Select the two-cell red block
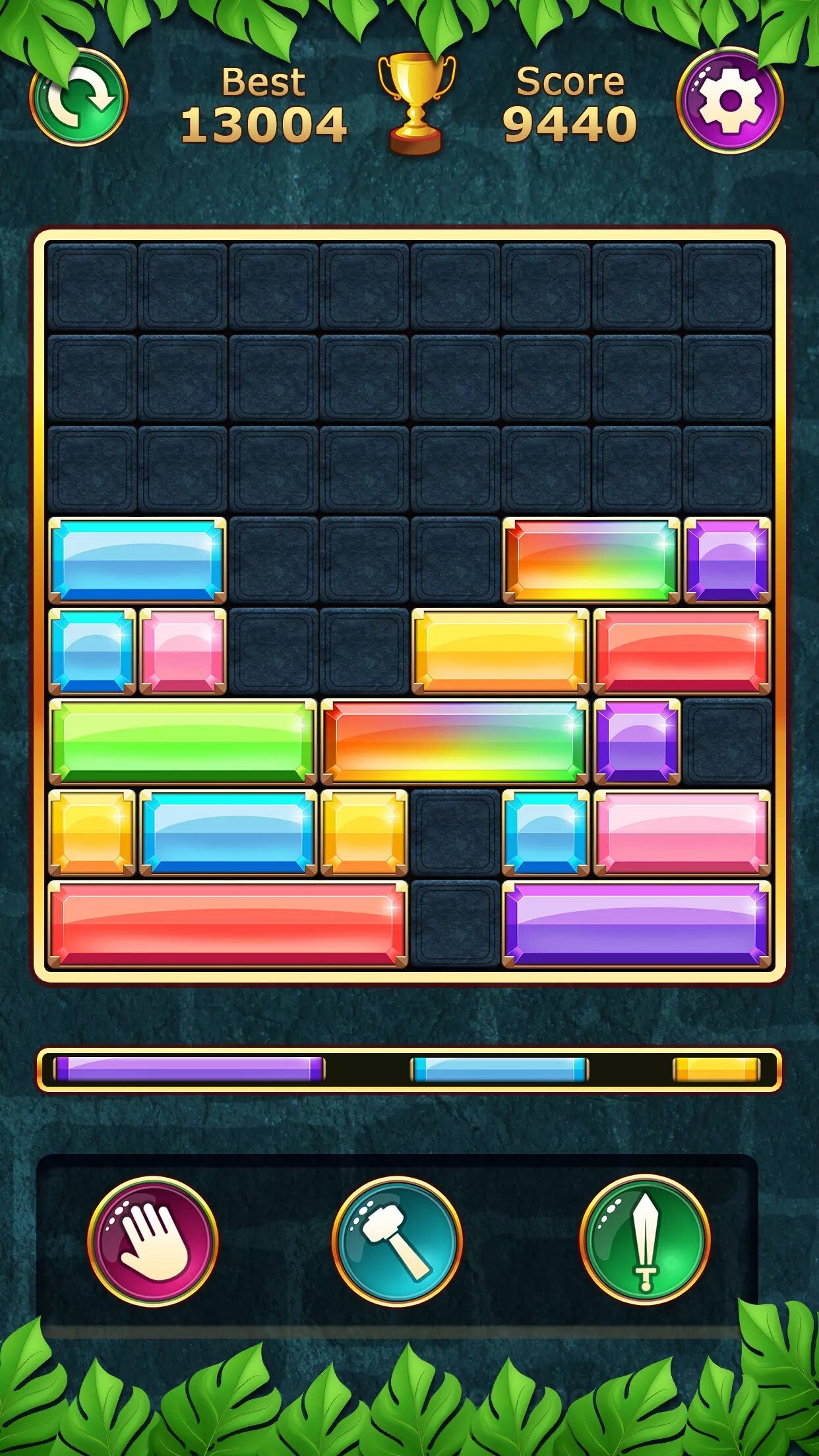This screenshot has width=819, height=1456. coord(682,651)
